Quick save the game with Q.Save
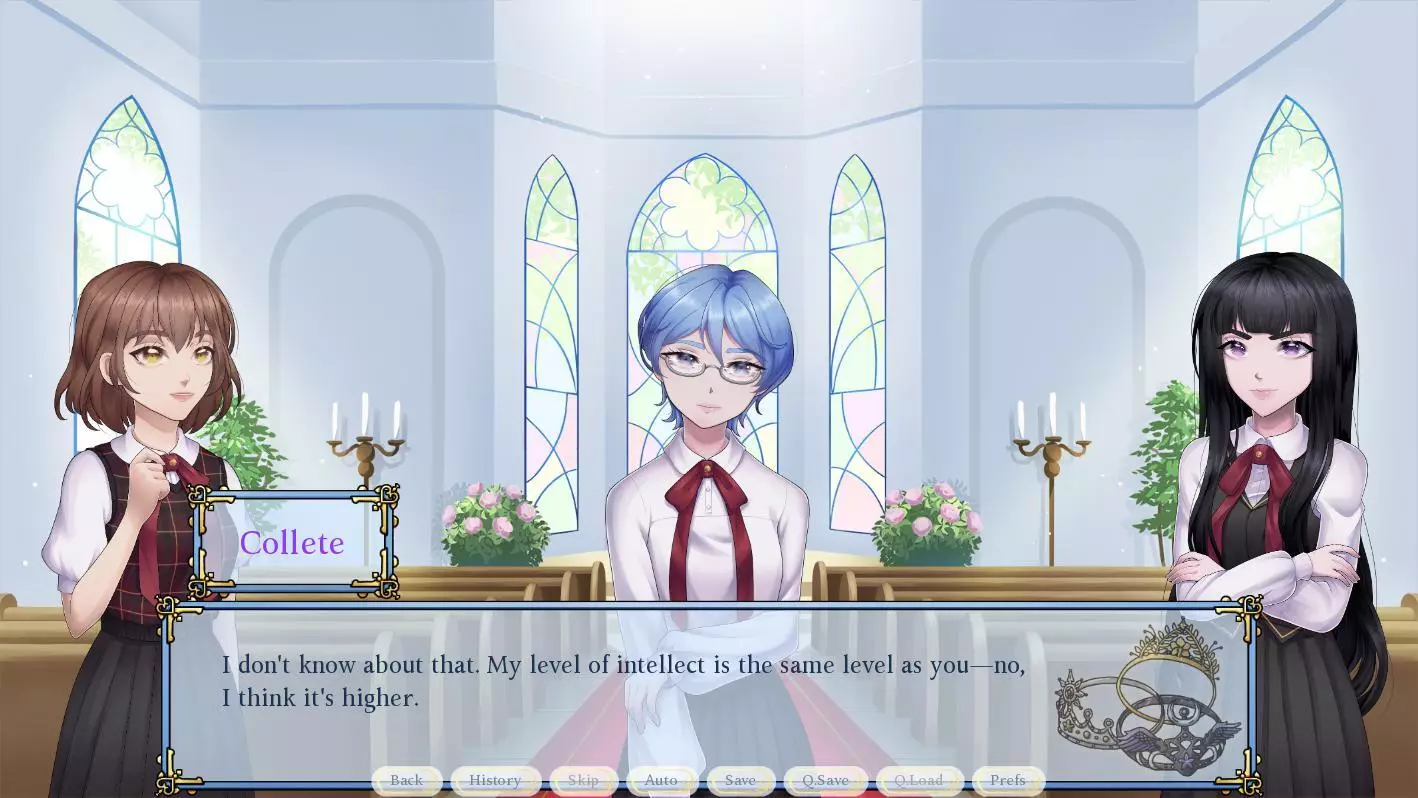The width and height of the screenshot is (1418, 798). tap(825, 780)
